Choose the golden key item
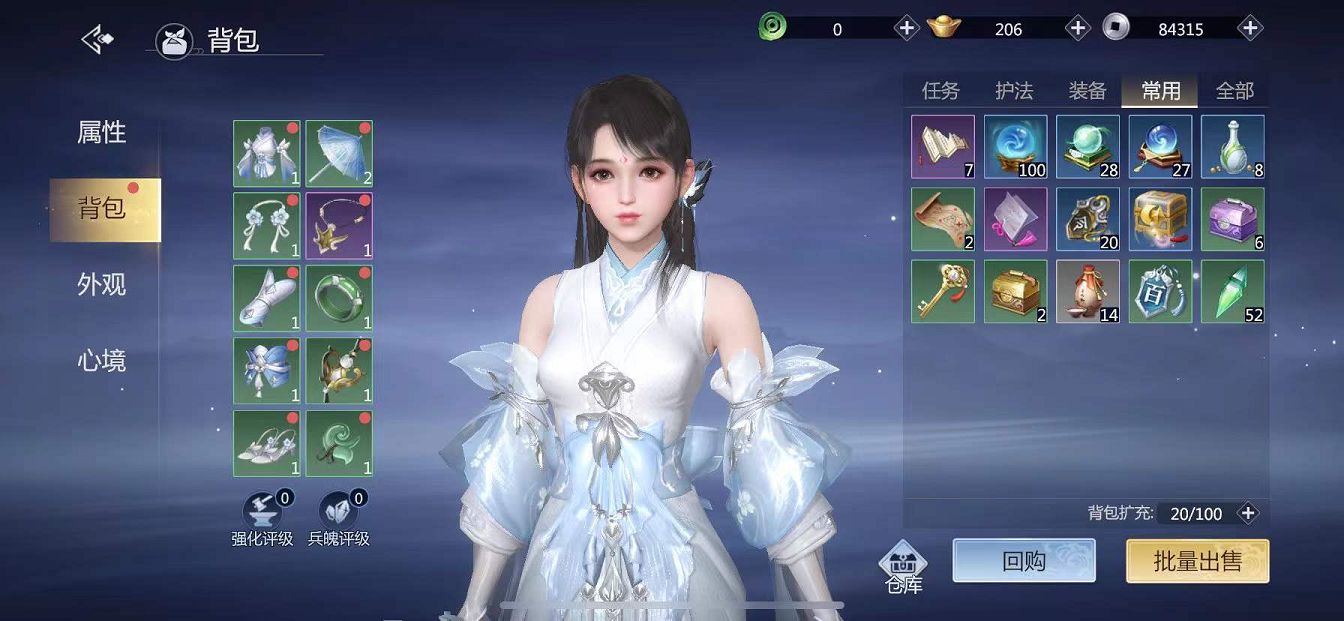The image size is (1344, 621). [x=943, y=291]
